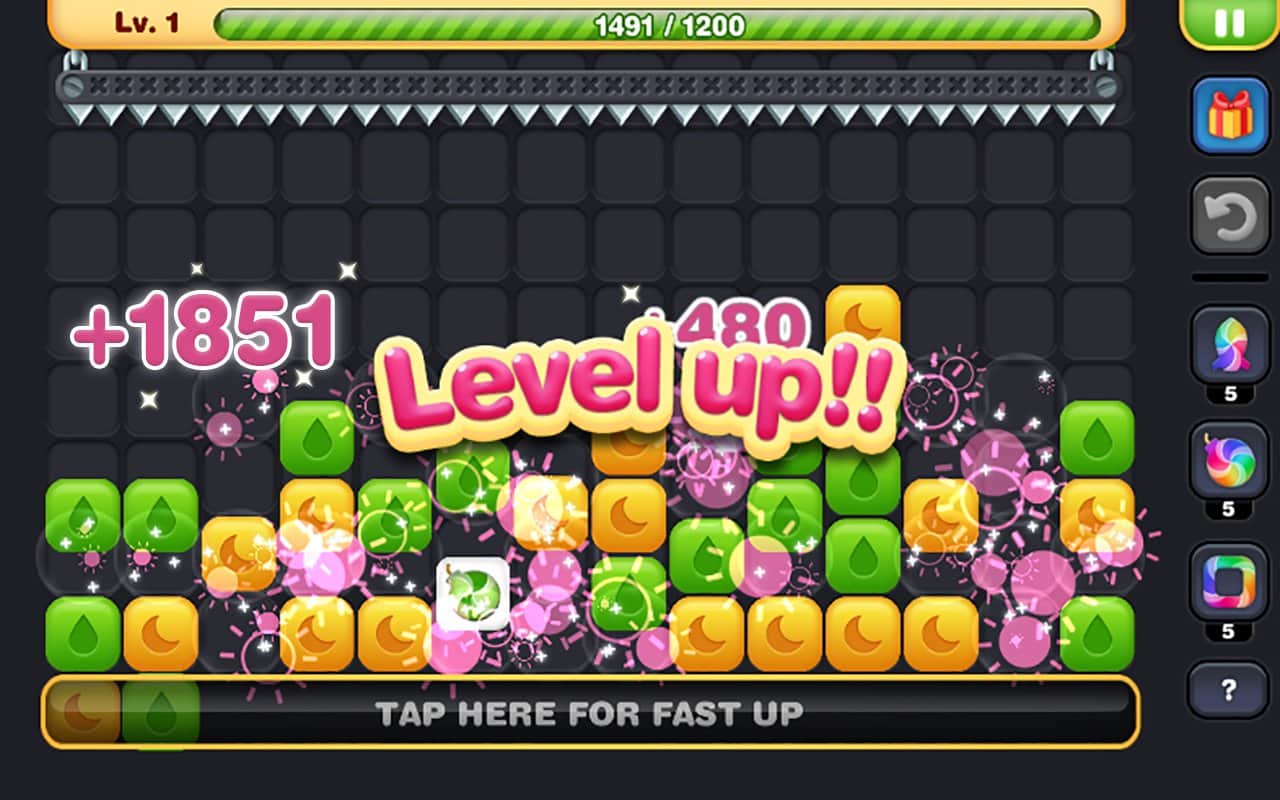Pause the game
Image resolution: width=1280 pixels, height=800 pixels.
(1229, 22)
